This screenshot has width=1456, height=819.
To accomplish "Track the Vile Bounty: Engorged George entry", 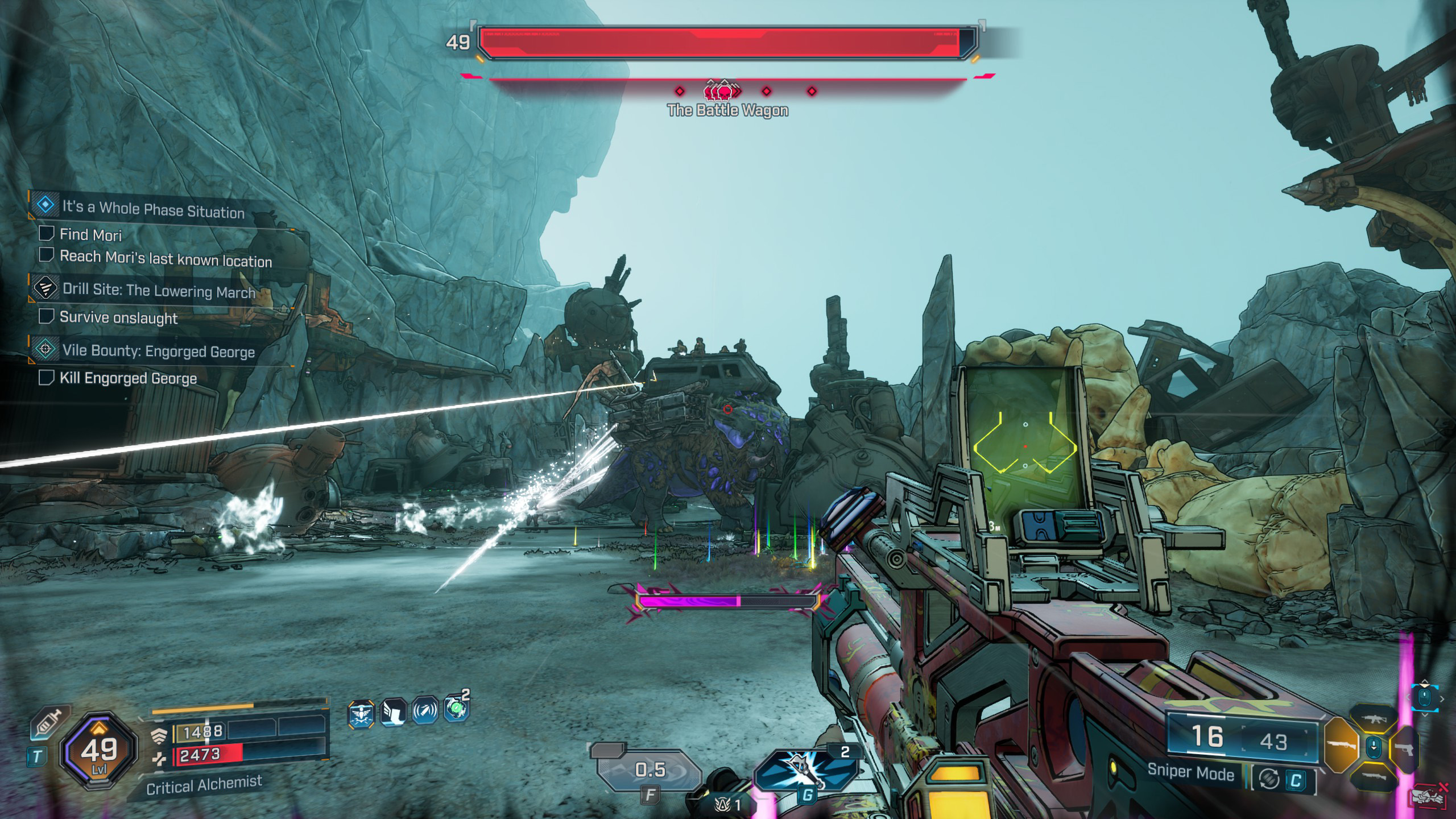I will pos(158,350).
